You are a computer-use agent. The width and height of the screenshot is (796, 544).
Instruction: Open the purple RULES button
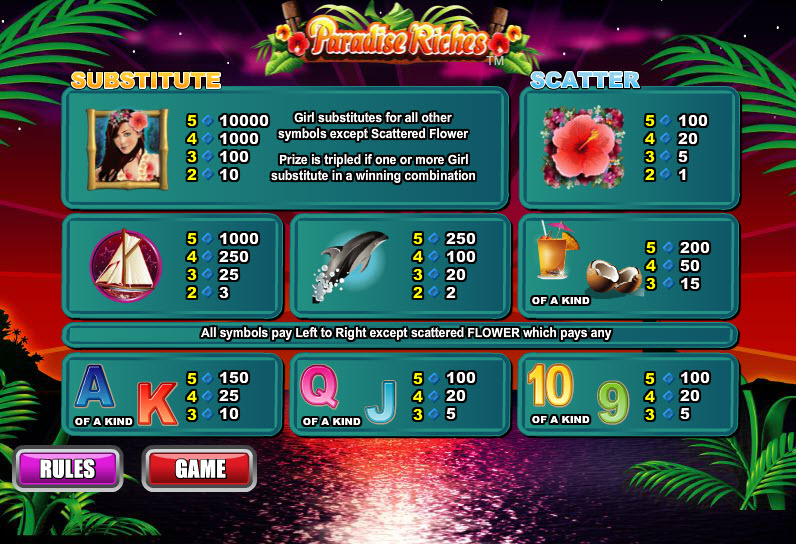[68, 468]
